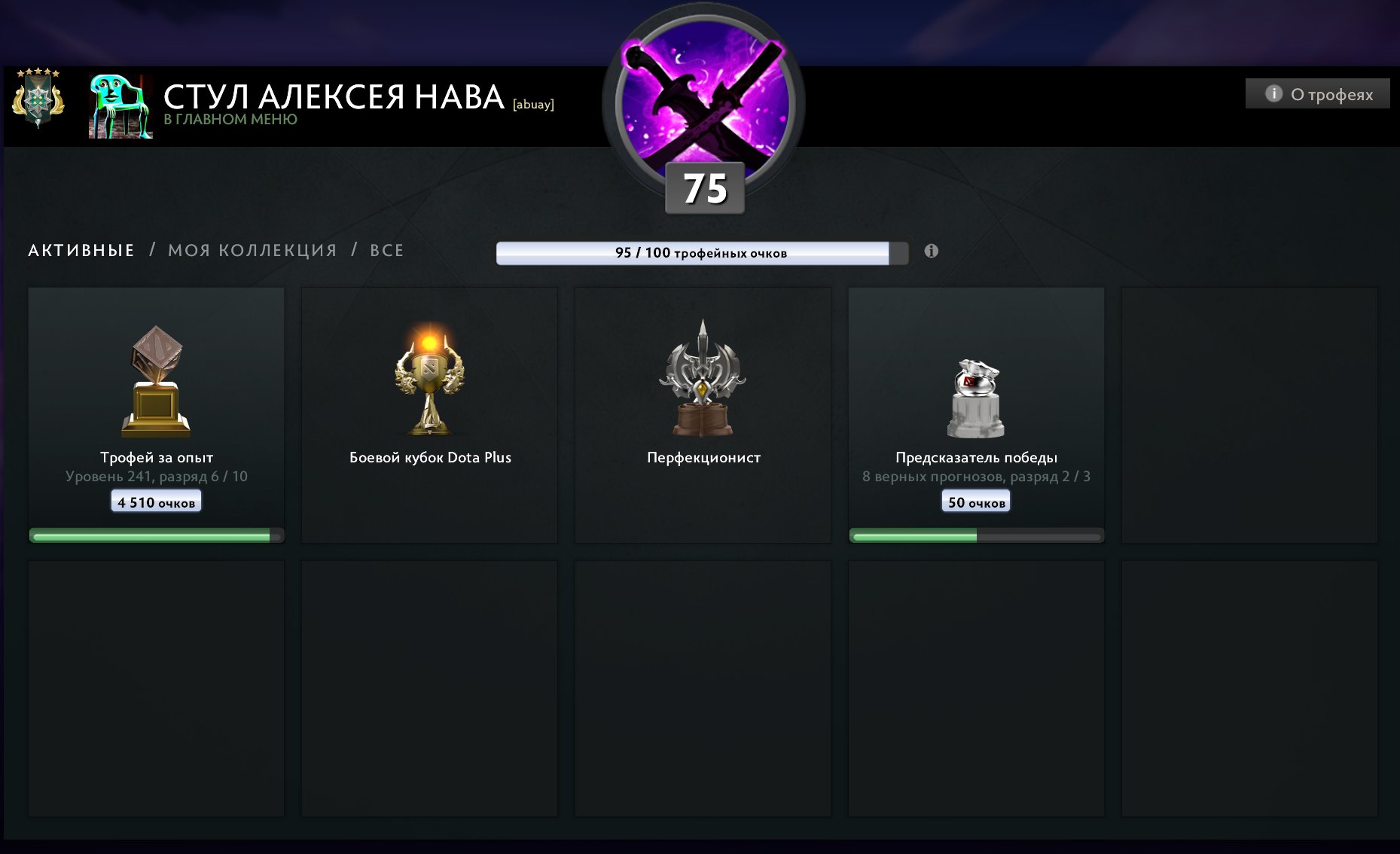Switch to the "Моя коллекция" tab
Viewport: 1400px width, 854px height.
tap(252, 251)
